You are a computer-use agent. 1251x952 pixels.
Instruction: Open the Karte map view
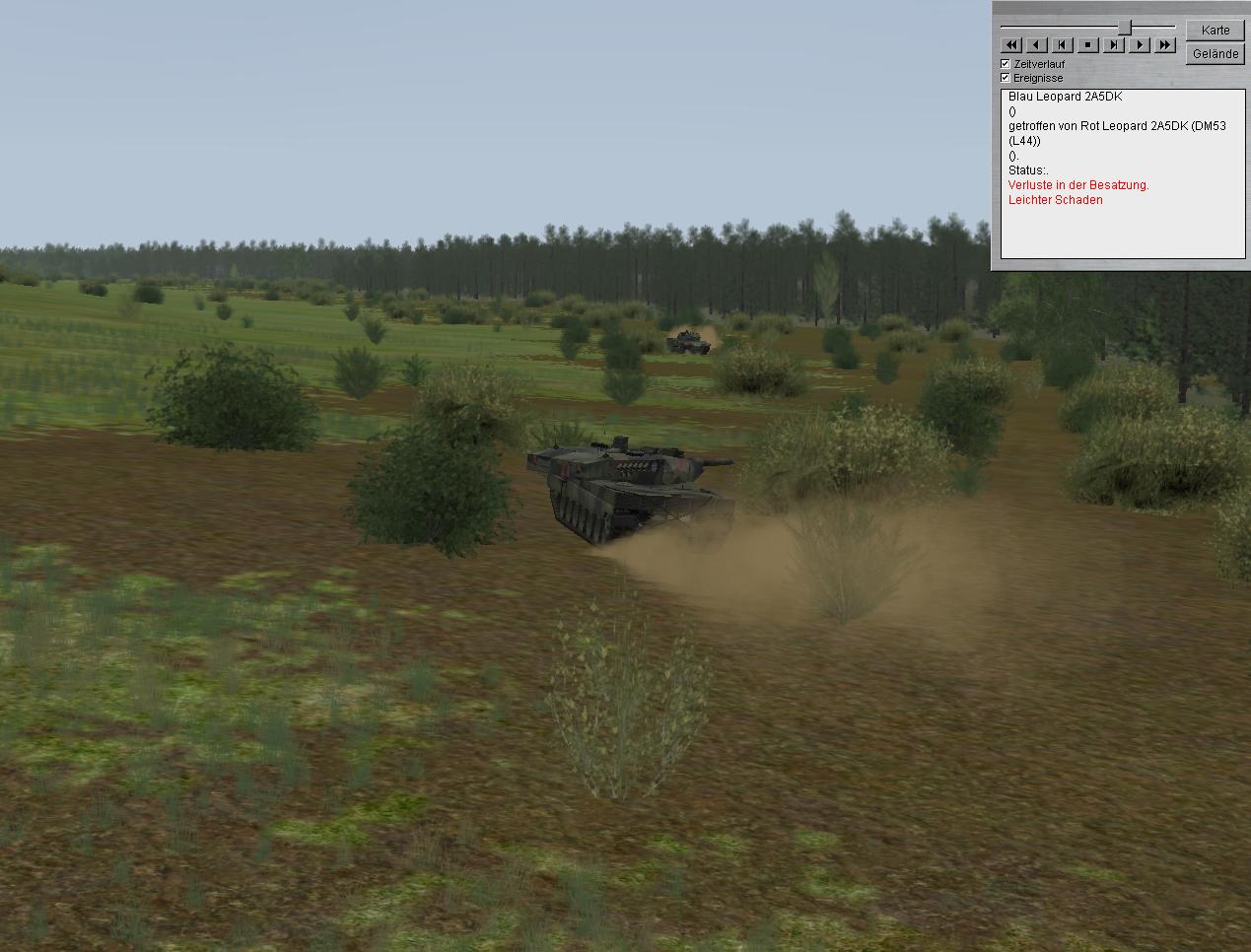[x=1216, y=30]
